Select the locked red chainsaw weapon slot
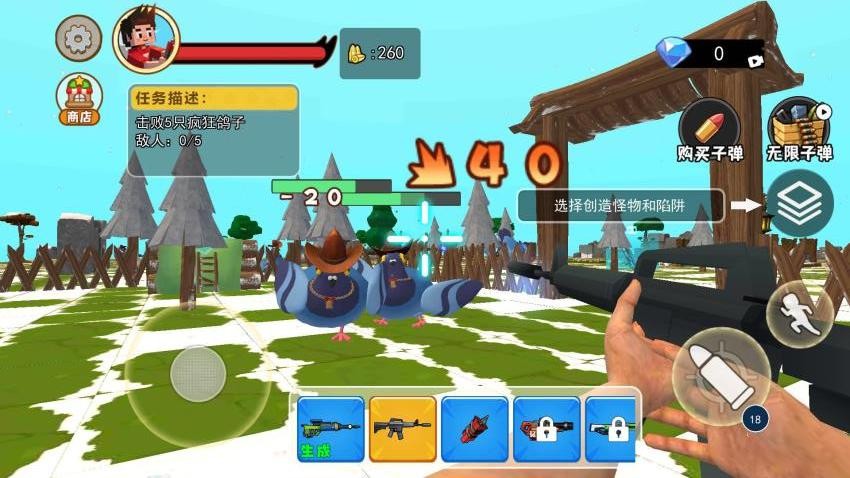Screen dimensions: 850x478 coord(546,429)
